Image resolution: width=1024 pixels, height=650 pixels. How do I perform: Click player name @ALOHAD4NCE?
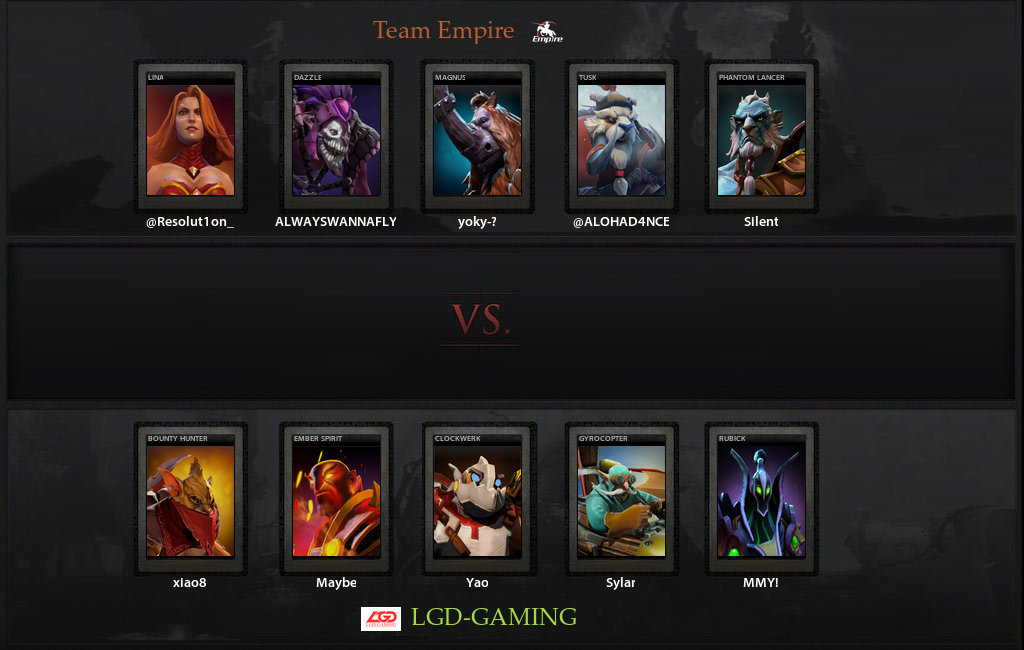(x=621, y=222)
